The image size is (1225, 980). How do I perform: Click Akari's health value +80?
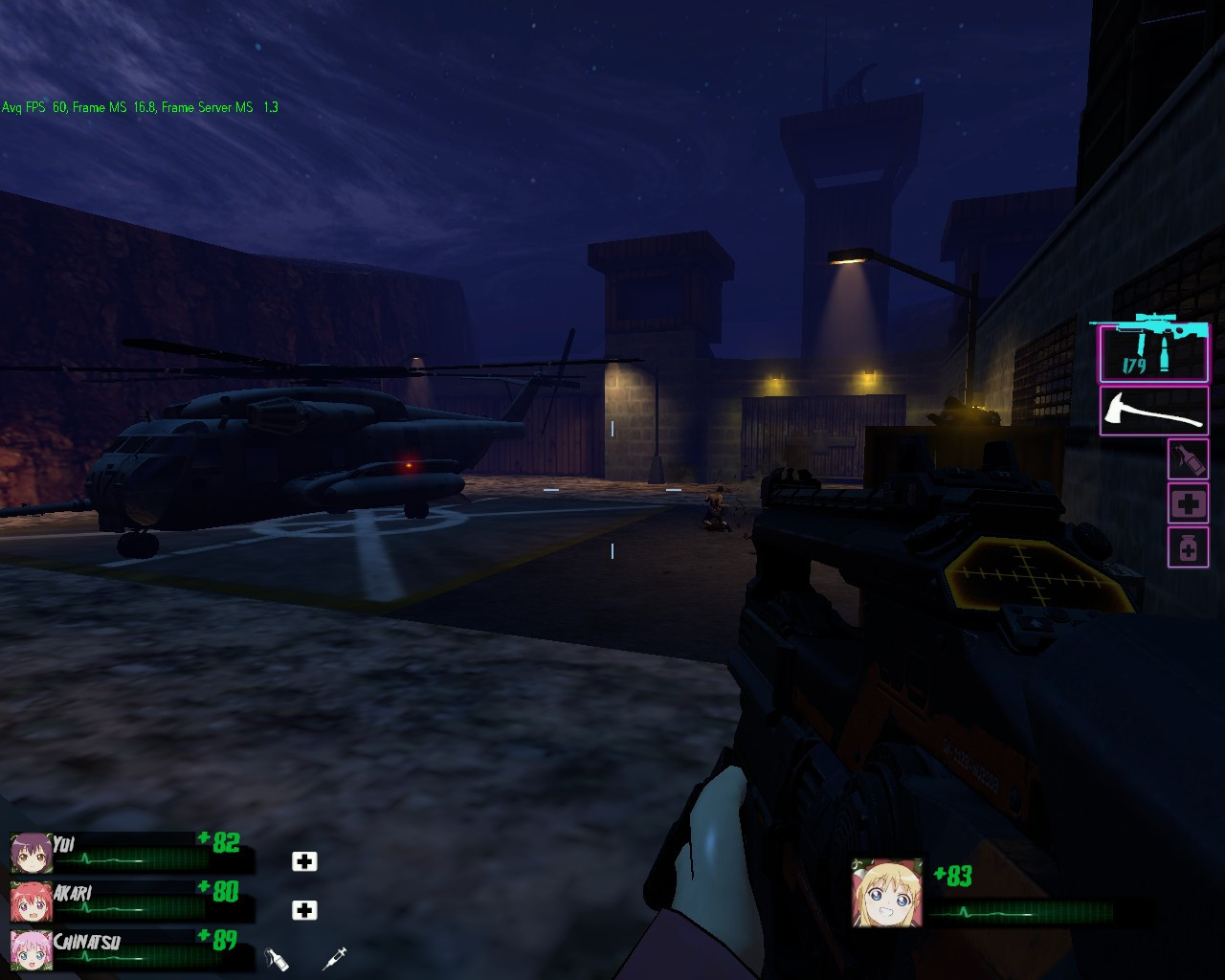point(221,893)
